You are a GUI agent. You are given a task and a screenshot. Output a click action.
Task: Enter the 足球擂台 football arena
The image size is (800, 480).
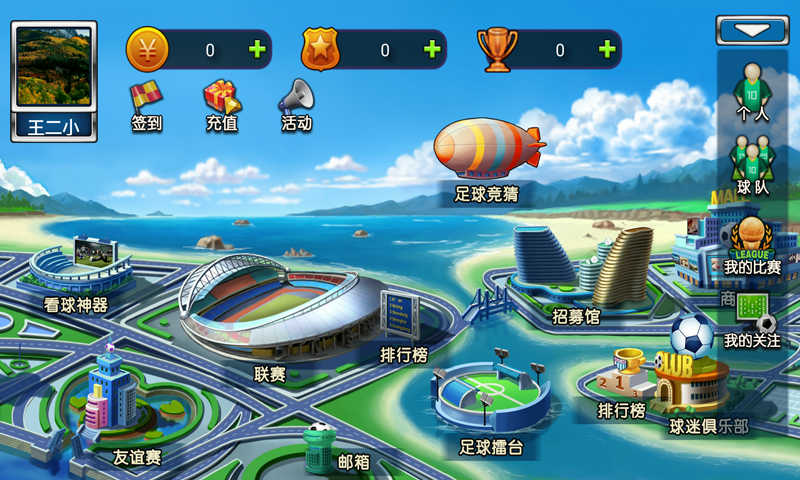coord(491,400)
